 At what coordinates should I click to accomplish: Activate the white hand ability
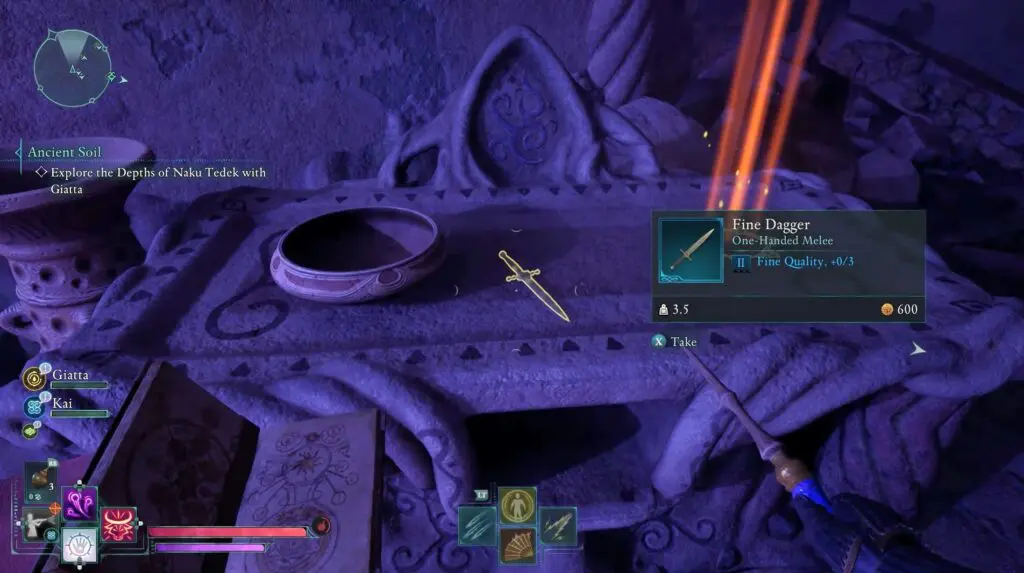(x=80, y=545)
